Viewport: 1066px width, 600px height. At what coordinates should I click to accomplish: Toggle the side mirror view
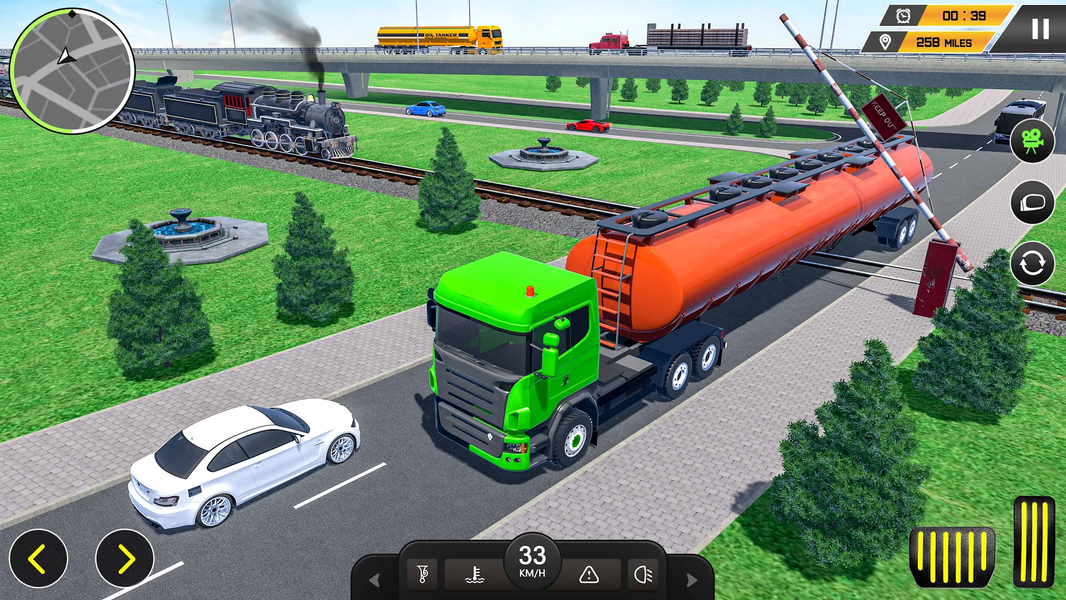click(1032, 203)
